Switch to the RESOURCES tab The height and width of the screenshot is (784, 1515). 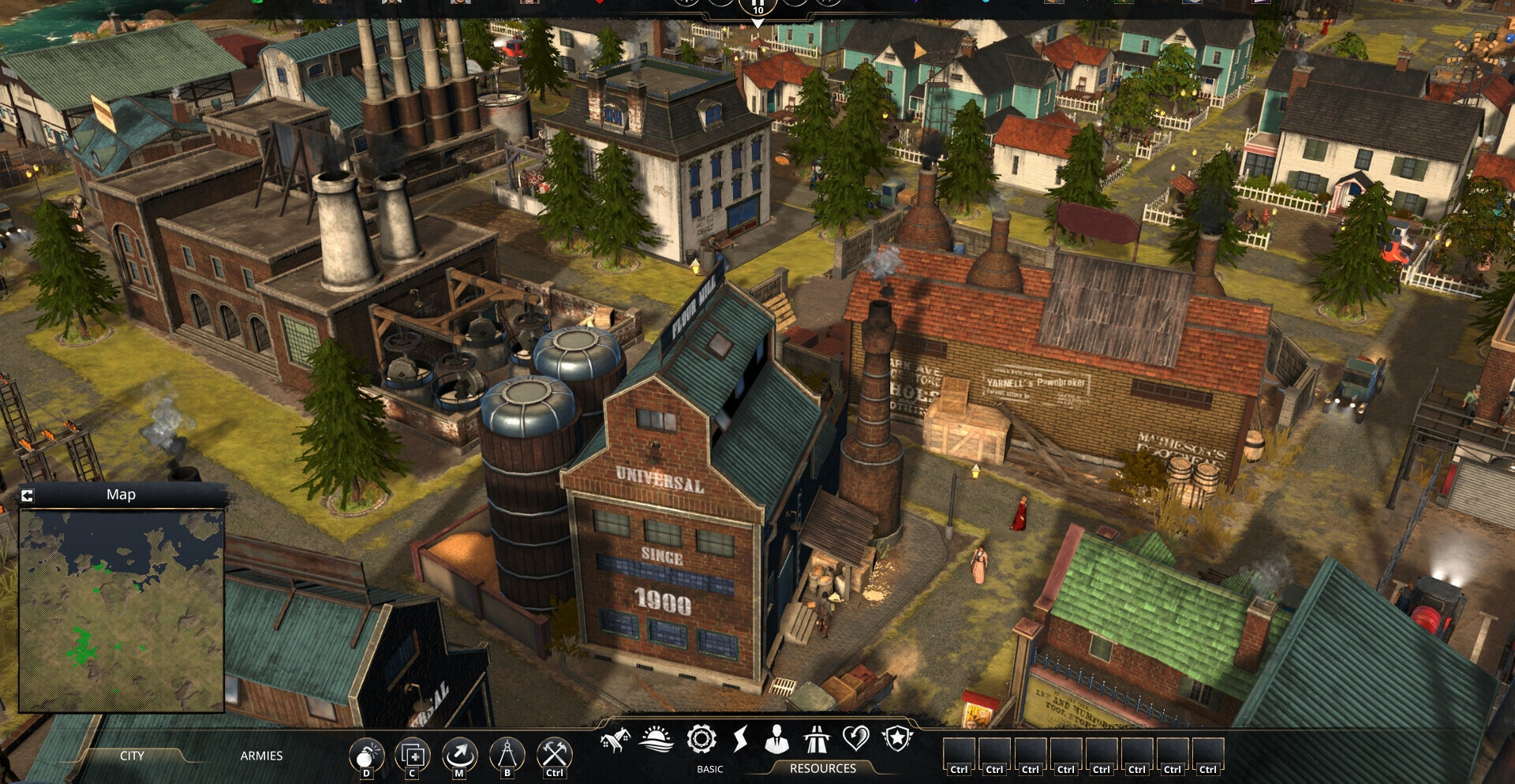coord(822,768)
